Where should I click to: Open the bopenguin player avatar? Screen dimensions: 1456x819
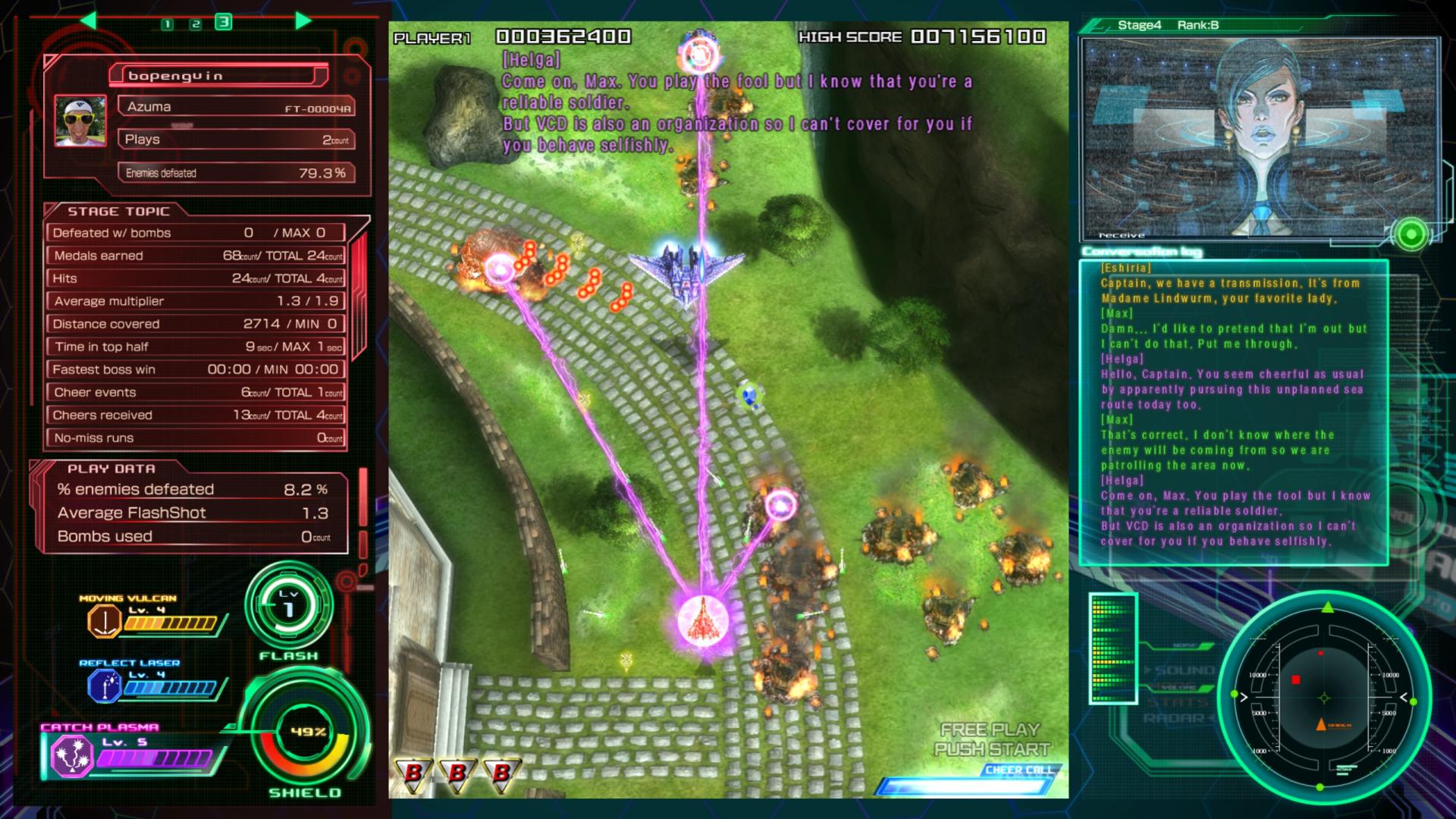(80, 121)
